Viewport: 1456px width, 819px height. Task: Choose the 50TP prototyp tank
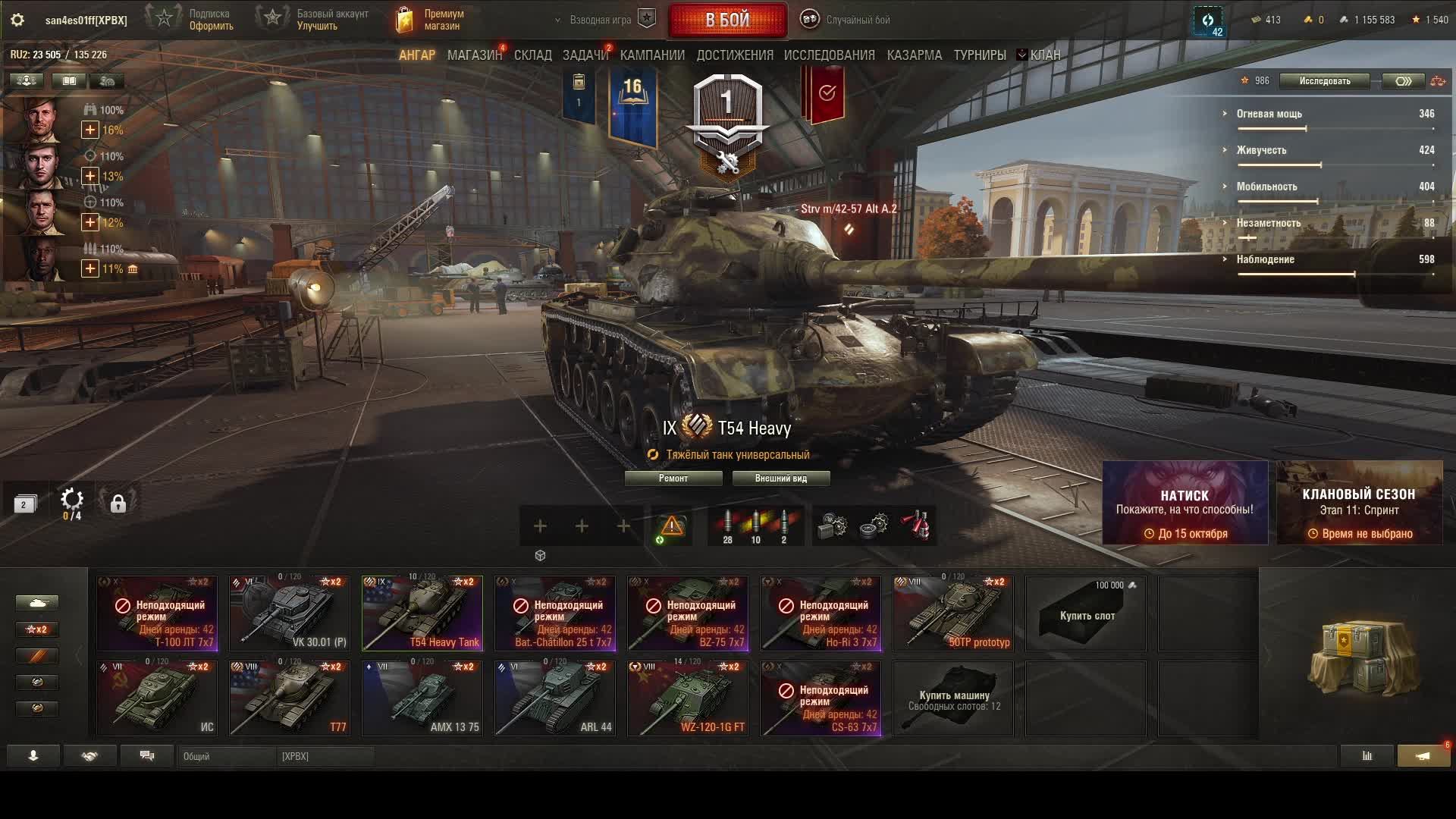(x=953, y=613)
